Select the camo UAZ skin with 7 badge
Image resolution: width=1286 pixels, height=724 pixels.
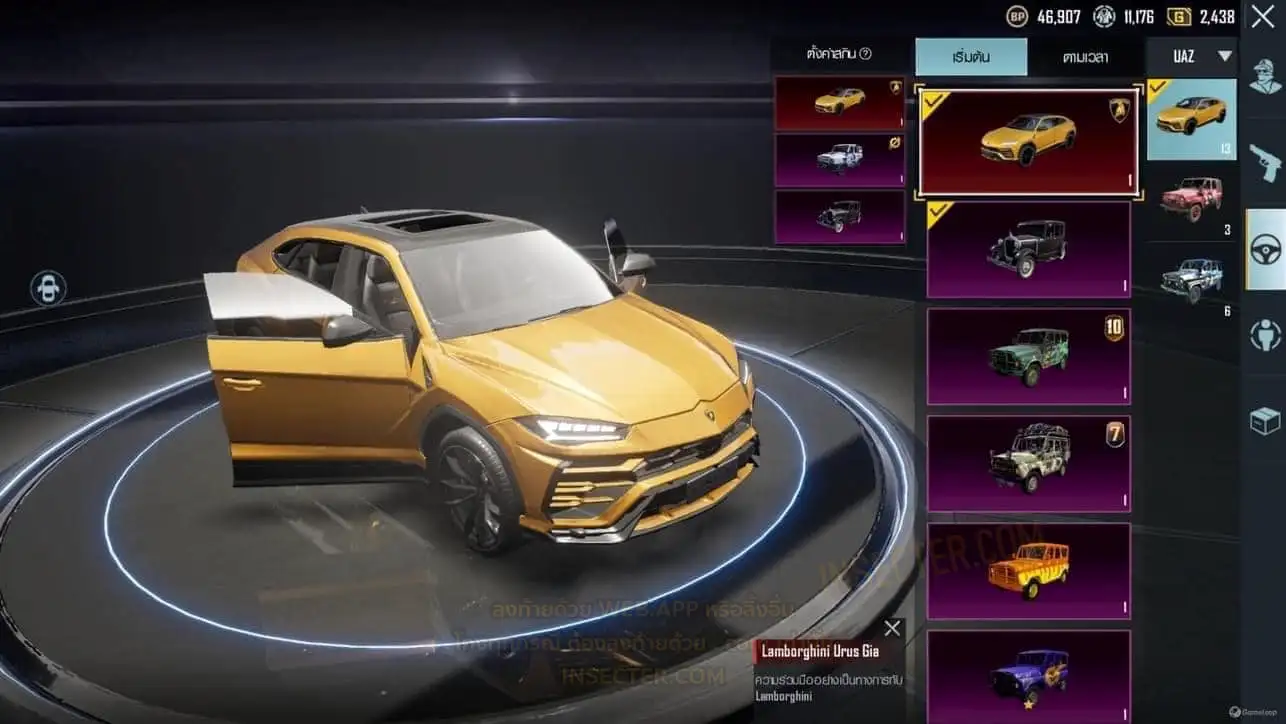pos(1028,463)
